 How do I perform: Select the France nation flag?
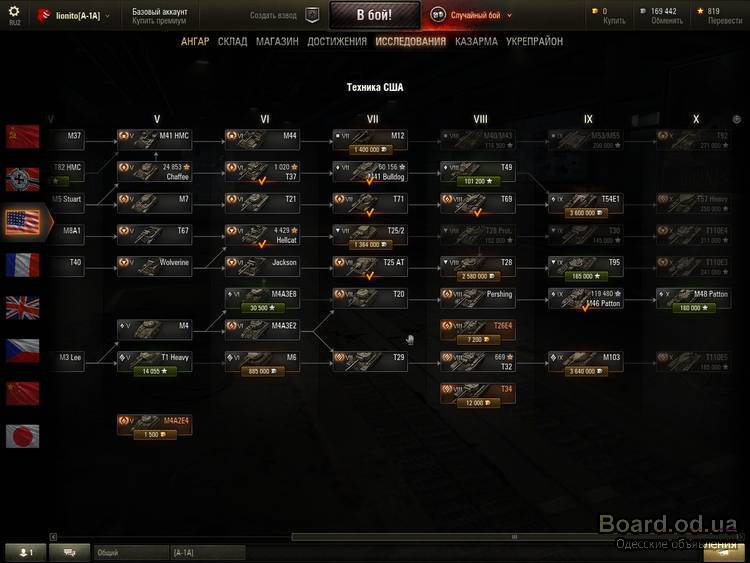[x=22, y=264]
